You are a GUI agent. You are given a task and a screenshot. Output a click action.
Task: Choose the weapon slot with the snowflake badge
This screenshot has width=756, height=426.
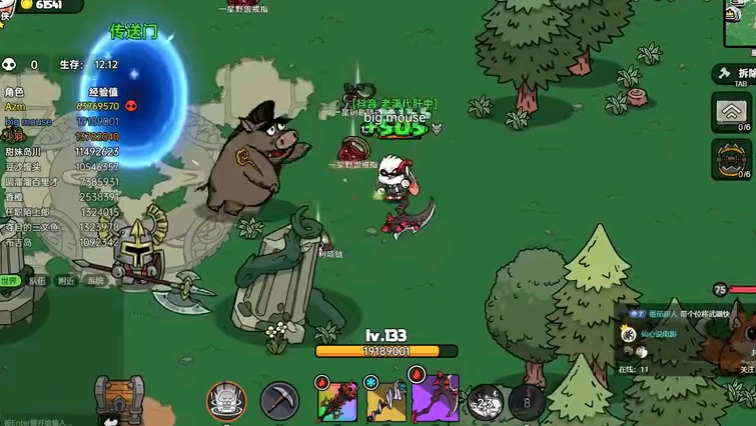(x=384, y=400)
